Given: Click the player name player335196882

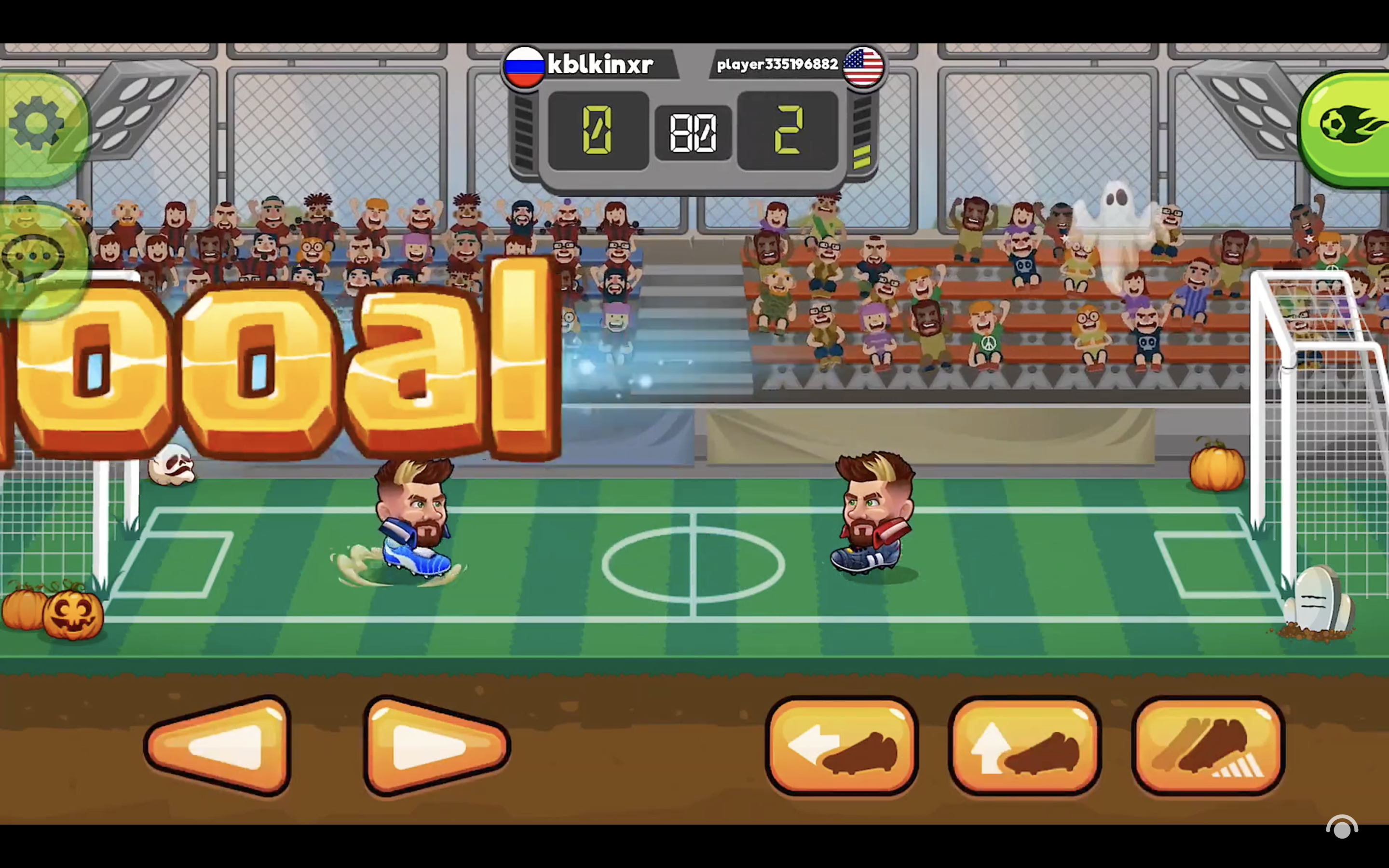Looking at the screenshot, I should [x=776, y=64].
